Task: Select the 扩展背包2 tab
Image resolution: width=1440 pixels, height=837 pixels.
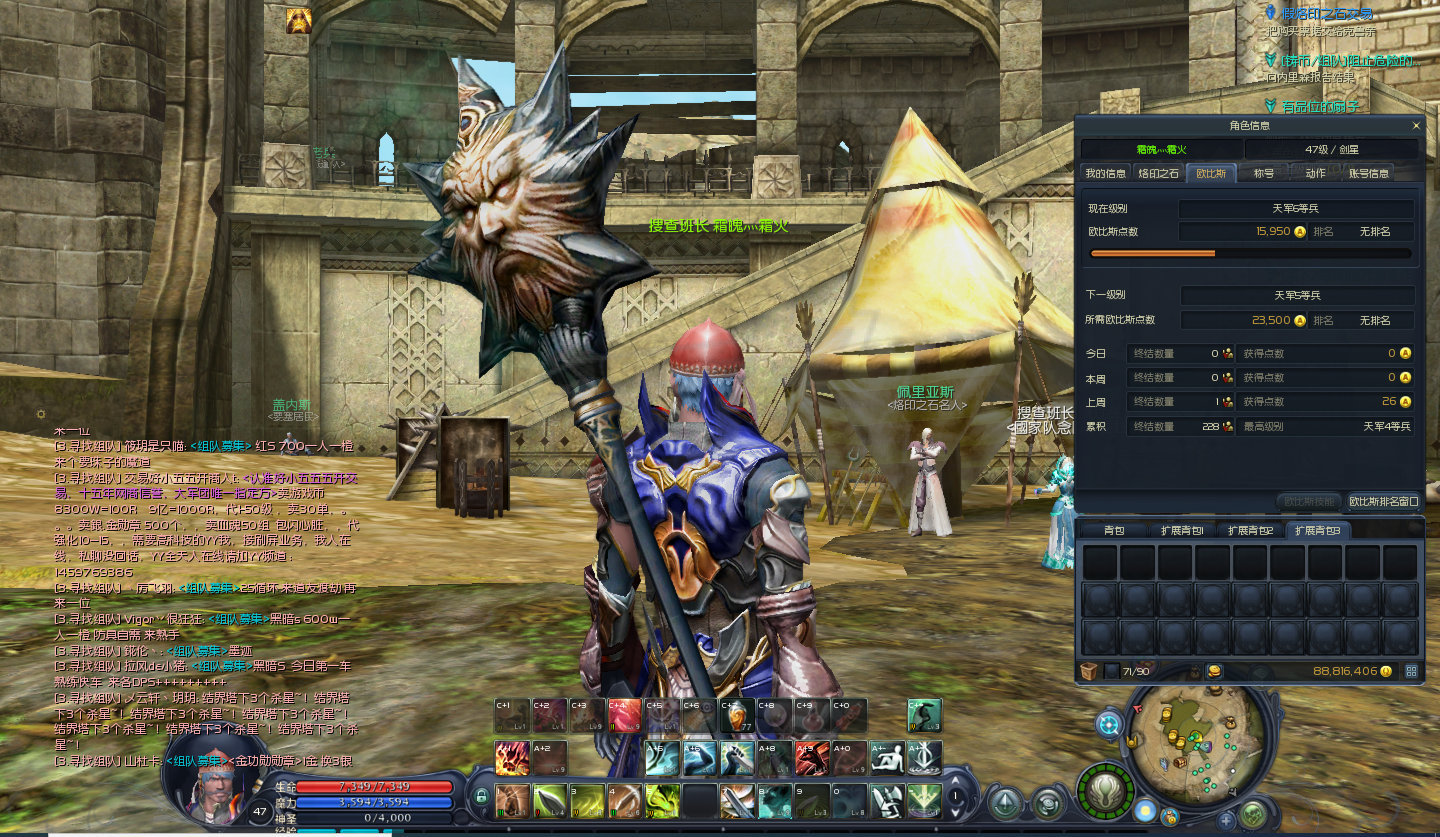Action: [x=1250, y=530]
